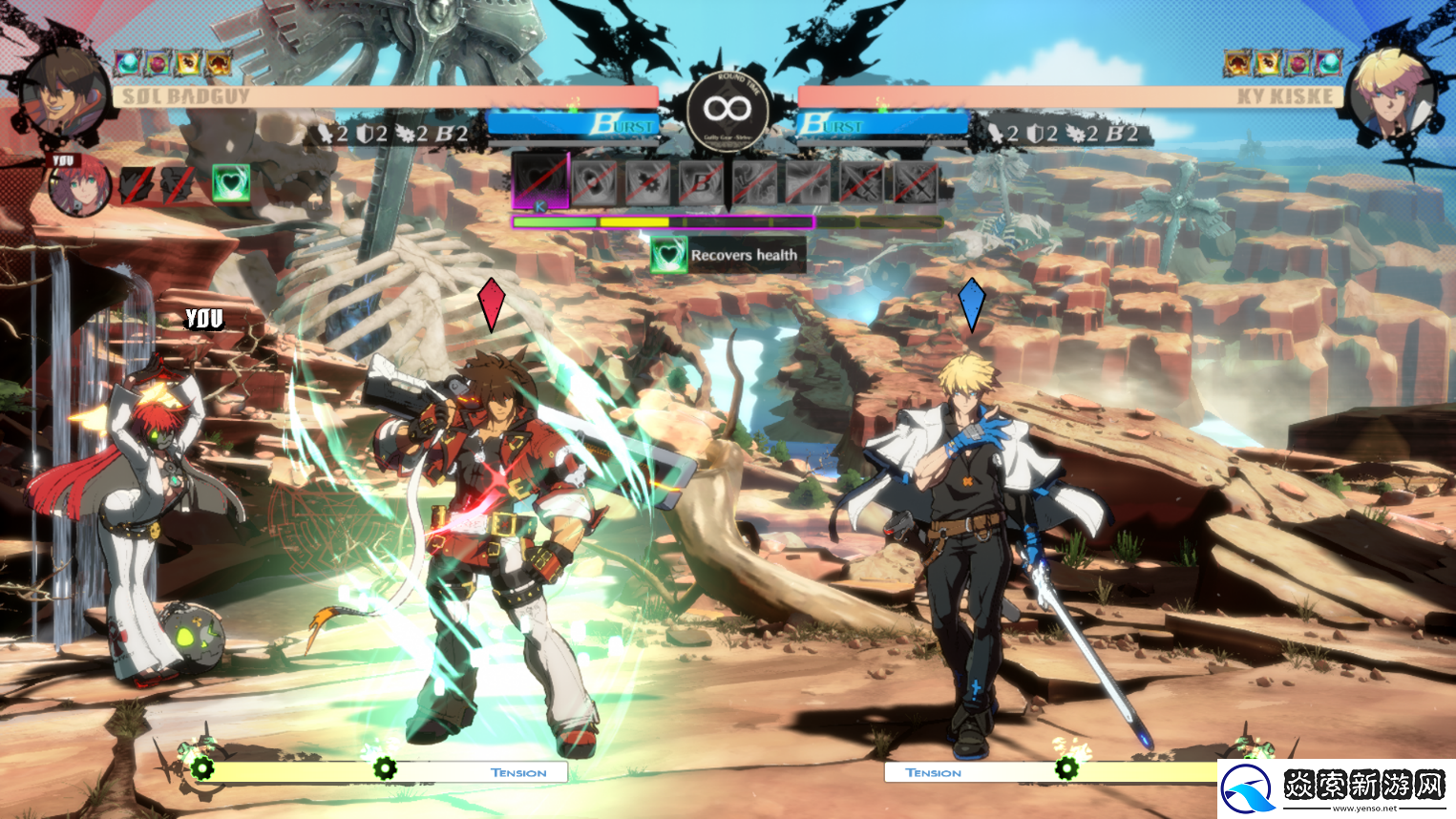Click the cyan orb icon above Sol's health bar
This screenshot has width=1456, height=819.
pos(128,64)
